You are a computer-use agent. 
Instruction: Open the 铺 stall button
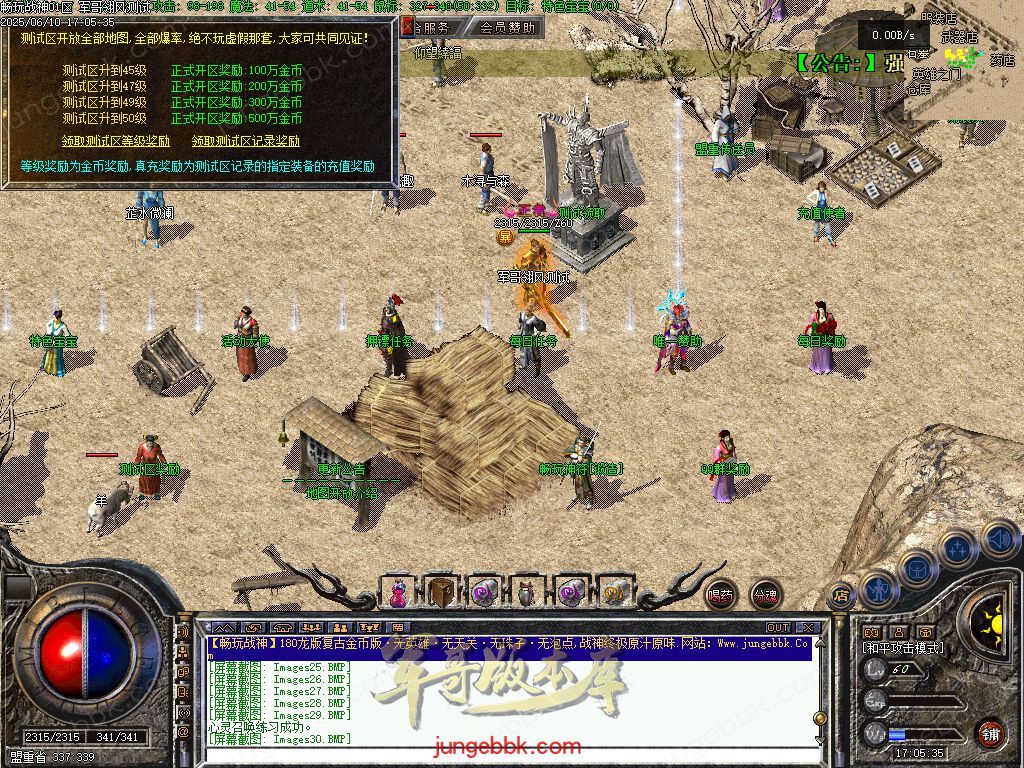point(990,732)
